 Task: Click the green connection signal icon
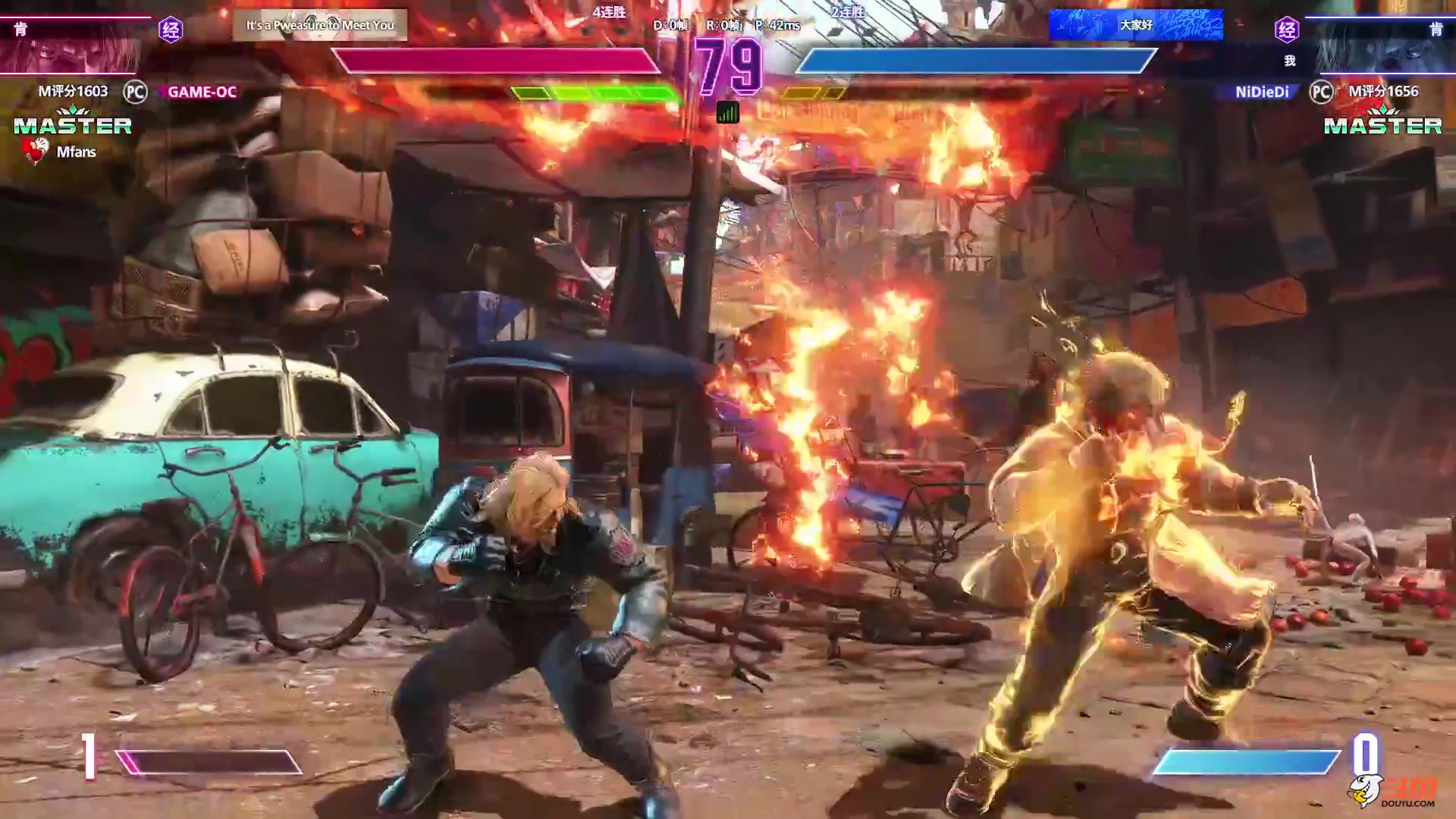tap(727, 113)
